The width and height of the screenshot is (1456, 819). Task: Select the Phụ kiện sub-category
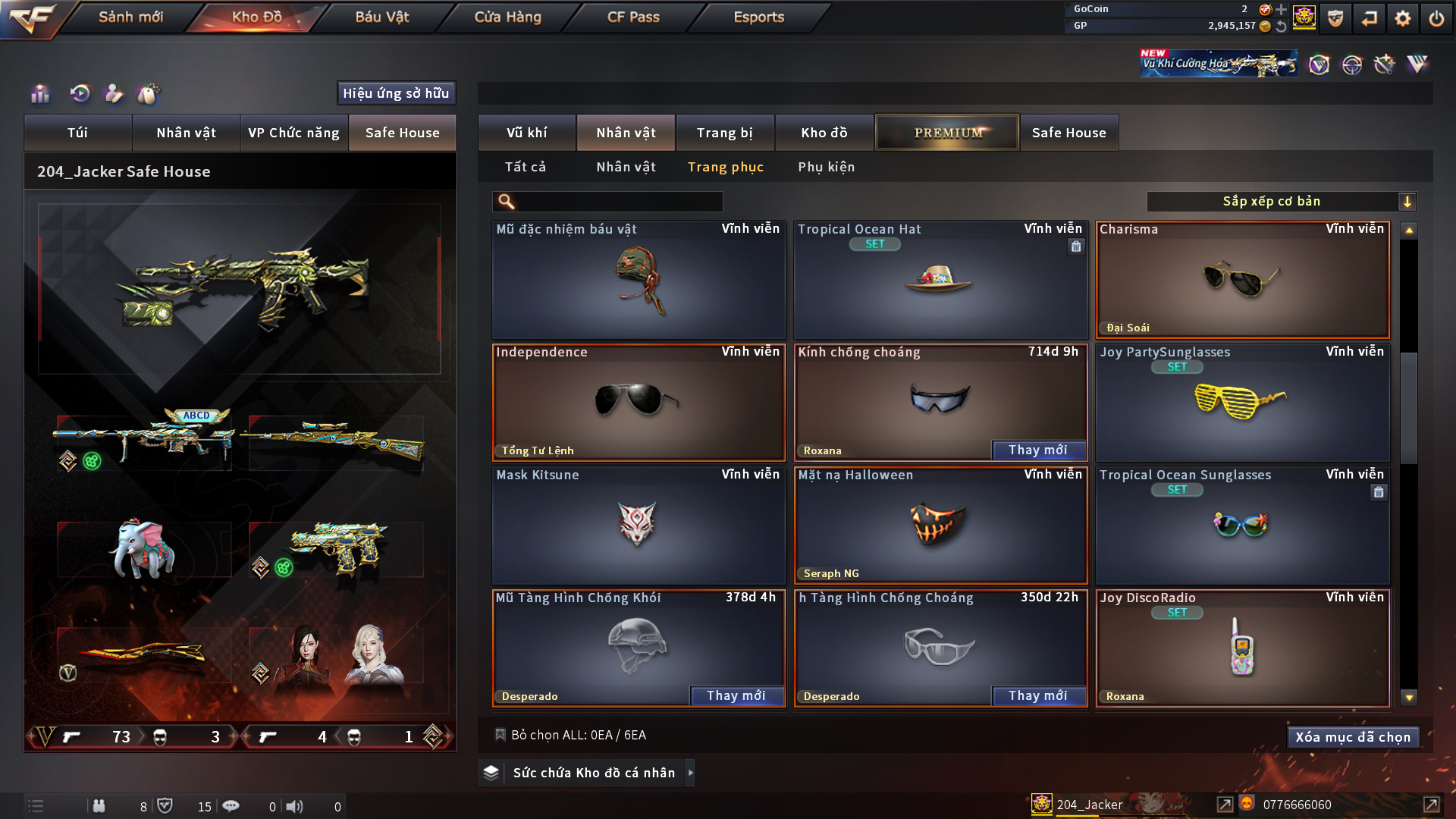(x=826, y=167)
